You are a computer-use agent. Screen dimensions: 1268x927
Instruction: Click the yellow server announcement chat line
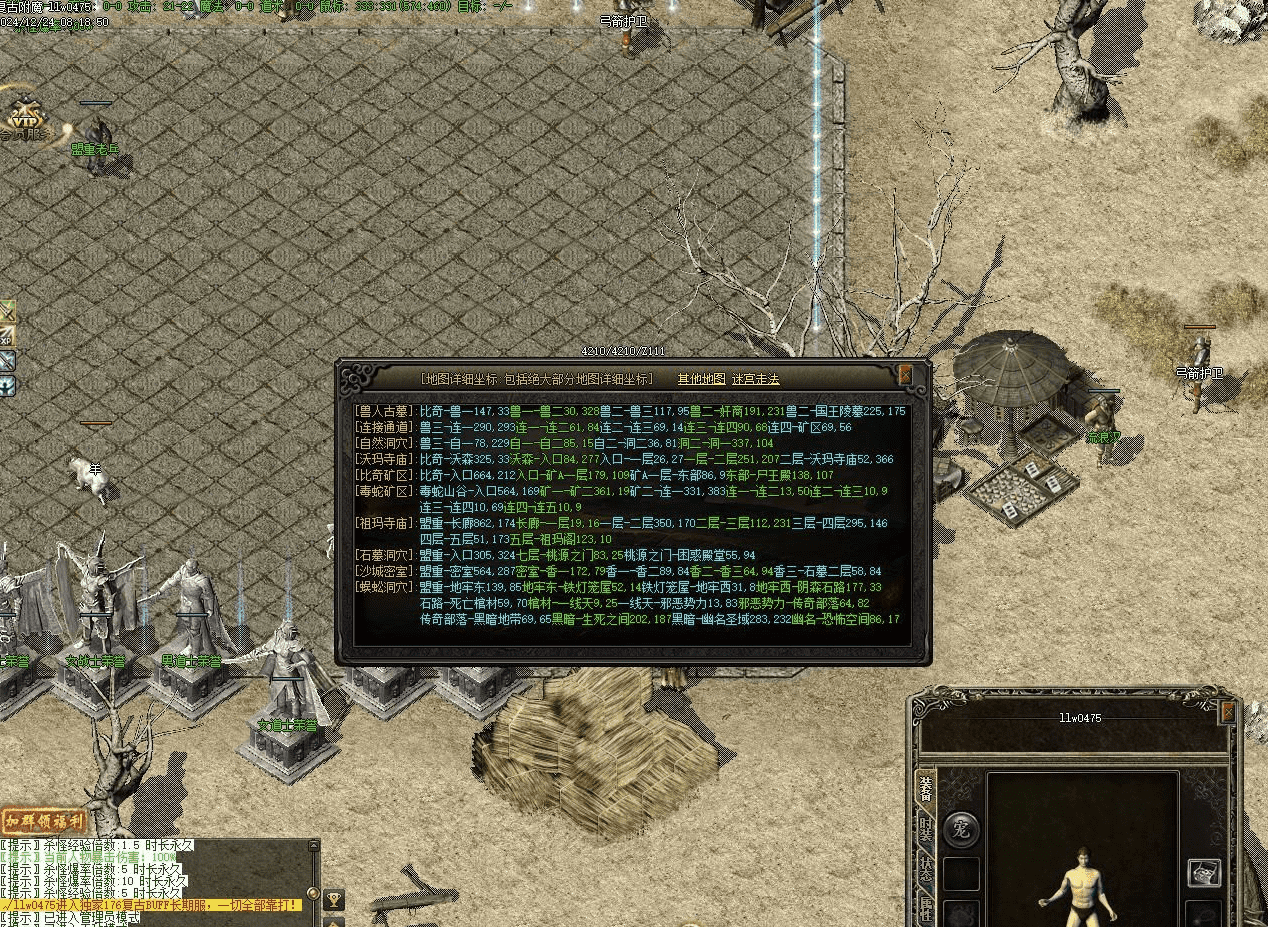(150, 905)
